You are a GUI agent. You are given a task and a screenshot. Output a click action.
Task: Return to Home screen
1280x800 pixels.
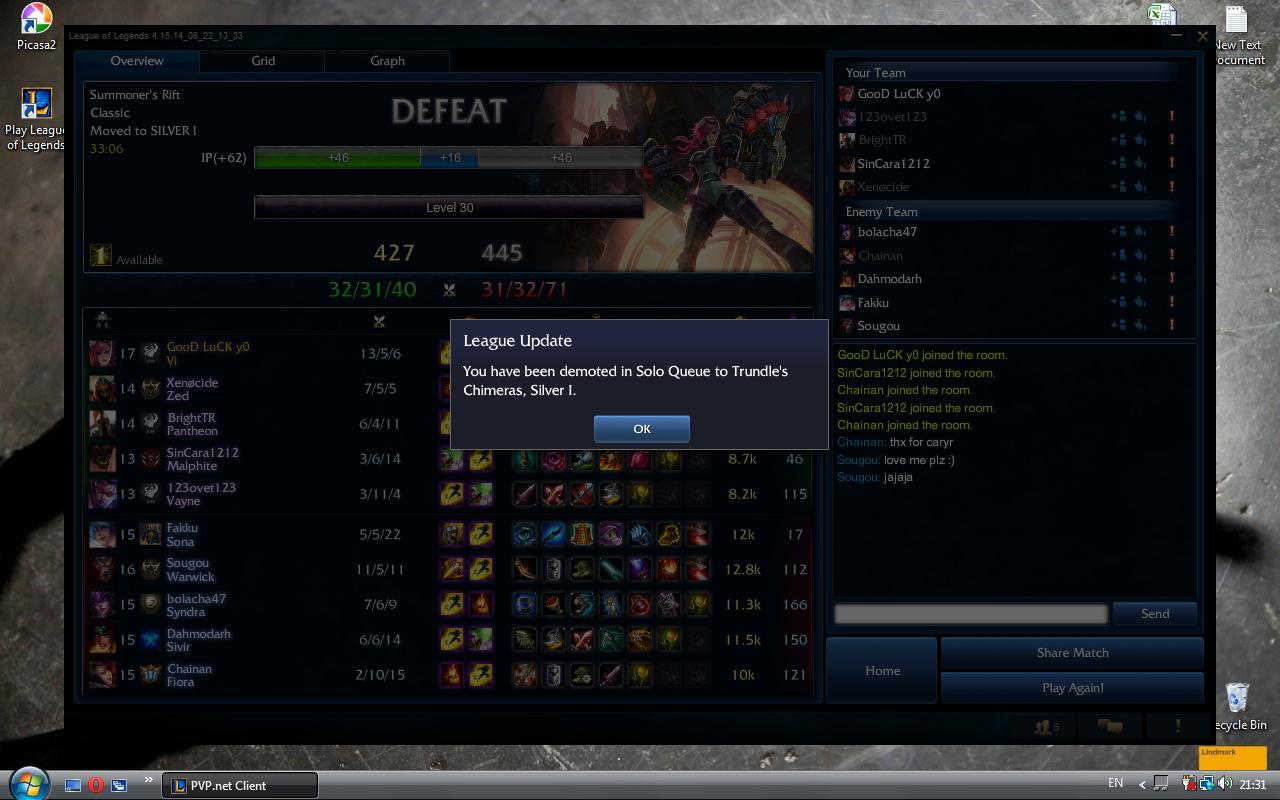tap(882, 671)
